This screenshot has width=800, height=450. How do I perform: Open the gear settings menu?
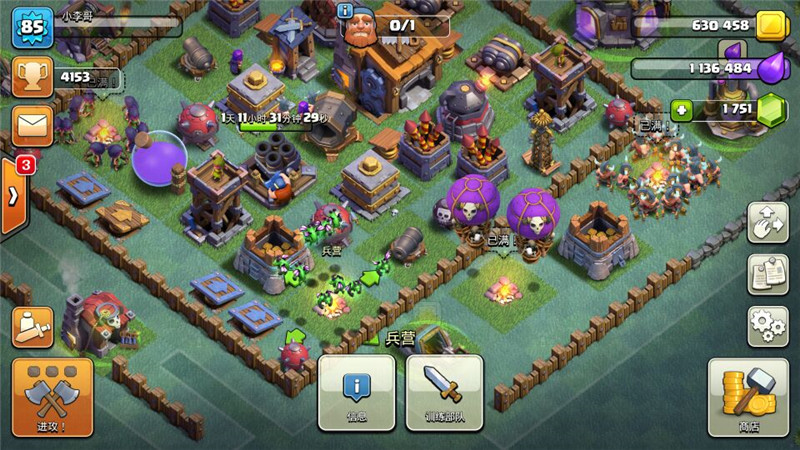(767, 326)
